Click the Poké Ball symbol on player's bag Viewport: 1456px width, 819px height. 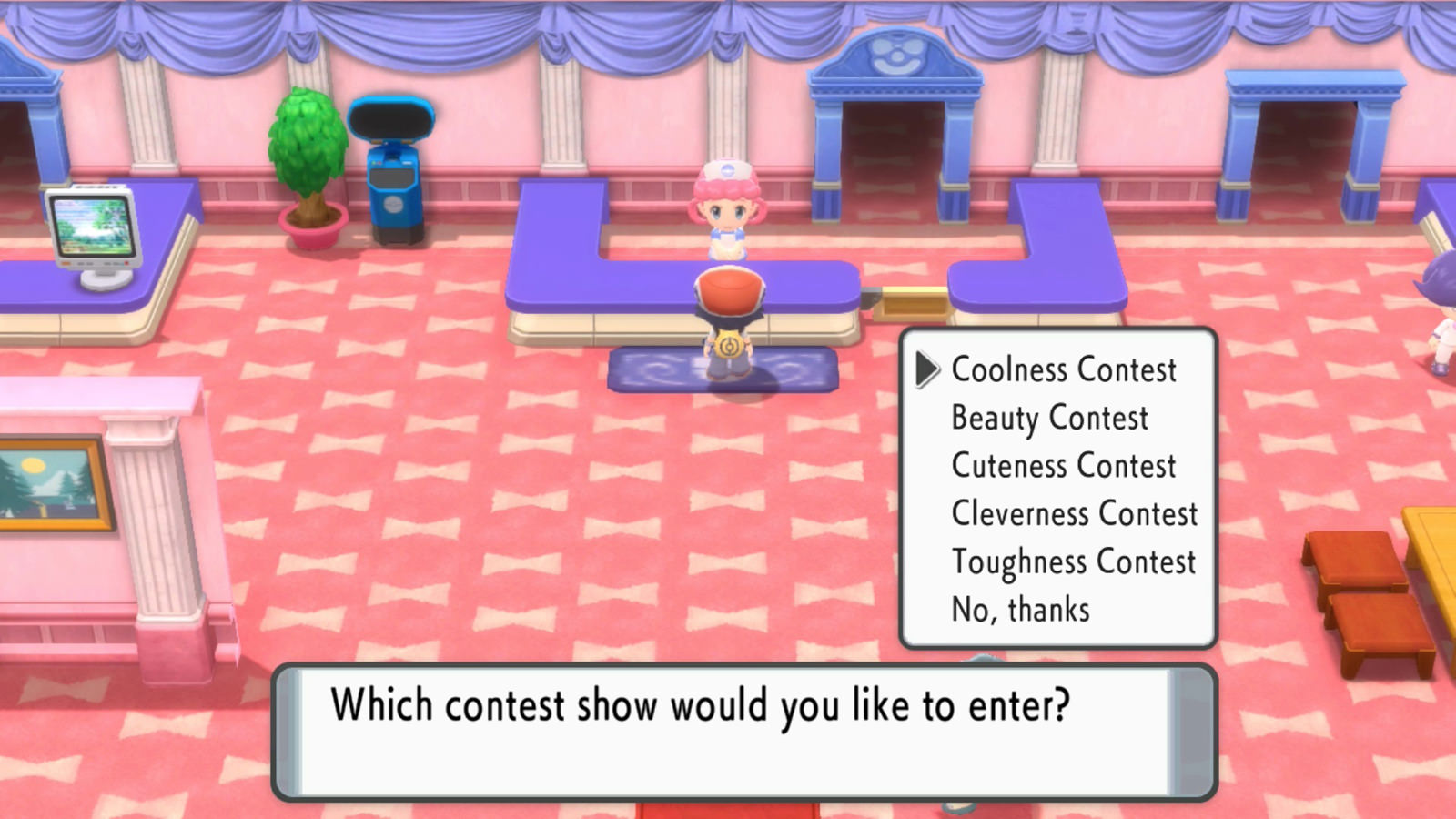728,346
